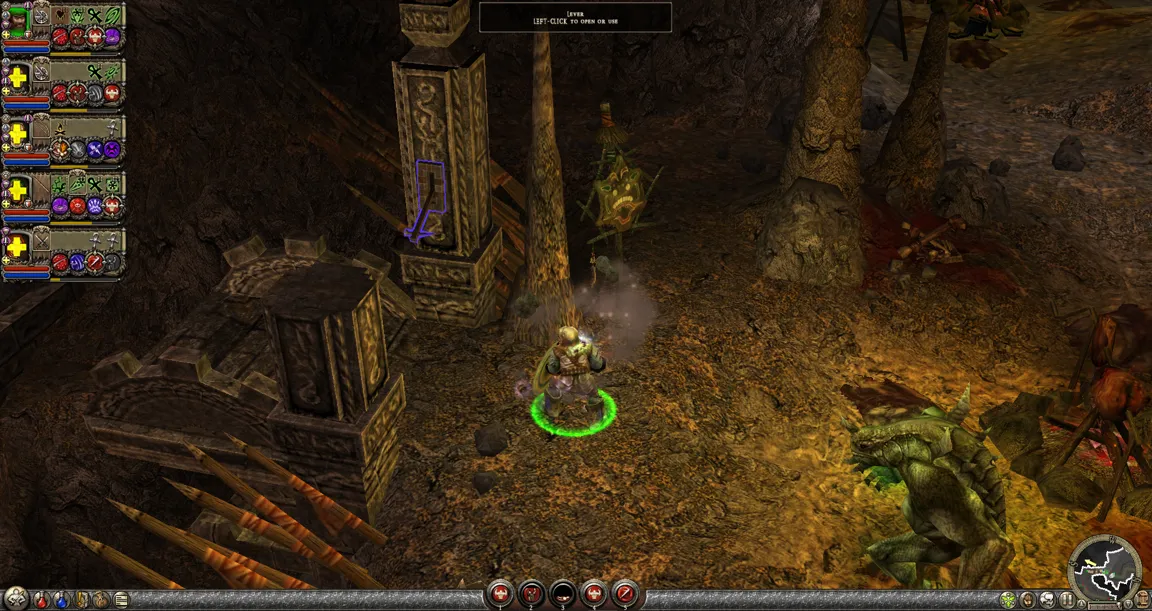The image size is (1152, 611).
Task: Open the skull icon button near minimap
Action: click(x=1046, y=600)
